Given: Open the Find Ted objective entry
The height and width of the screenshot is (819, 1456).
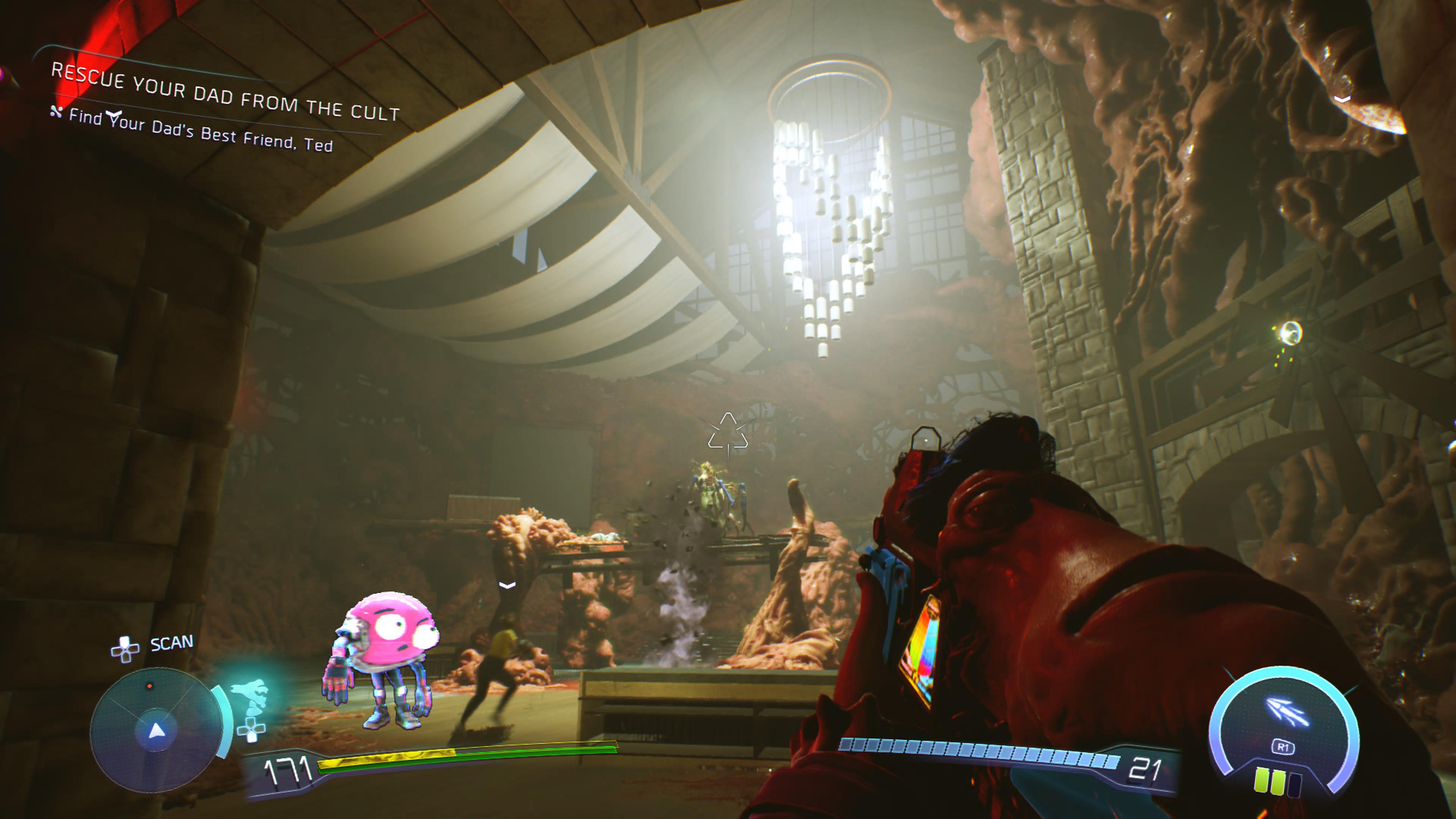Looking at the screenshot, I should 200,131.
